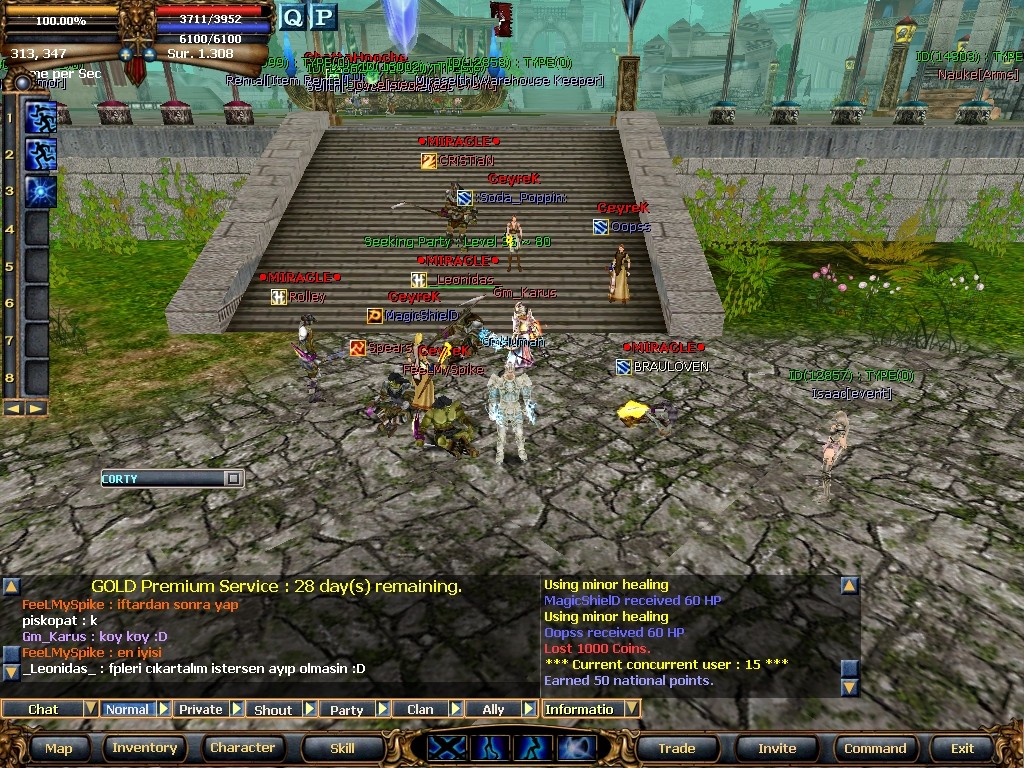This screenshot has width=1024, height=768.
Task: Toggle the Informatio panel dropdown
Action: coord(631,709)
